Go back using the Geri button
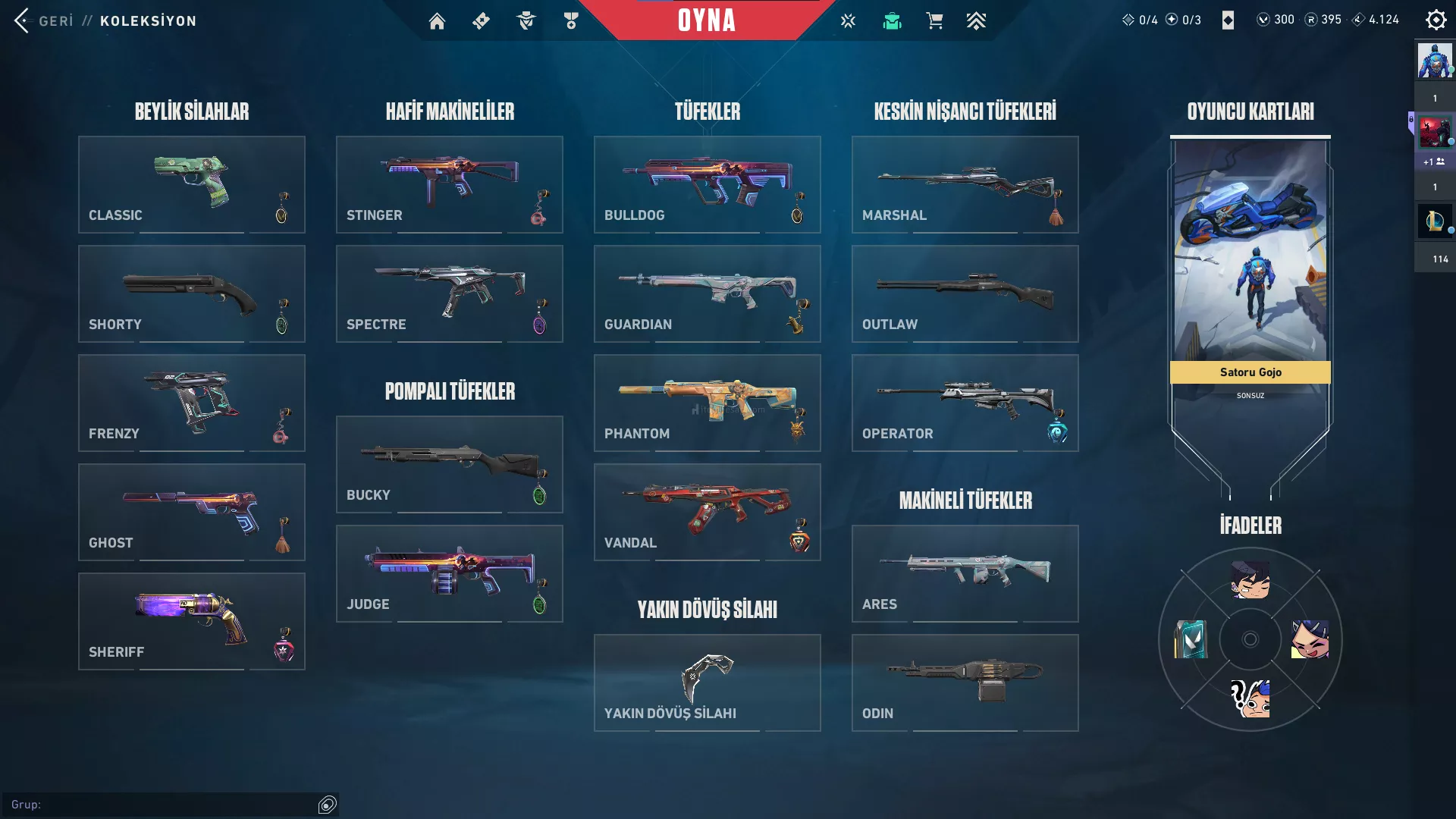Image resolution: width=1456 pixels, height=819 pixels. [x=44, y=20]
